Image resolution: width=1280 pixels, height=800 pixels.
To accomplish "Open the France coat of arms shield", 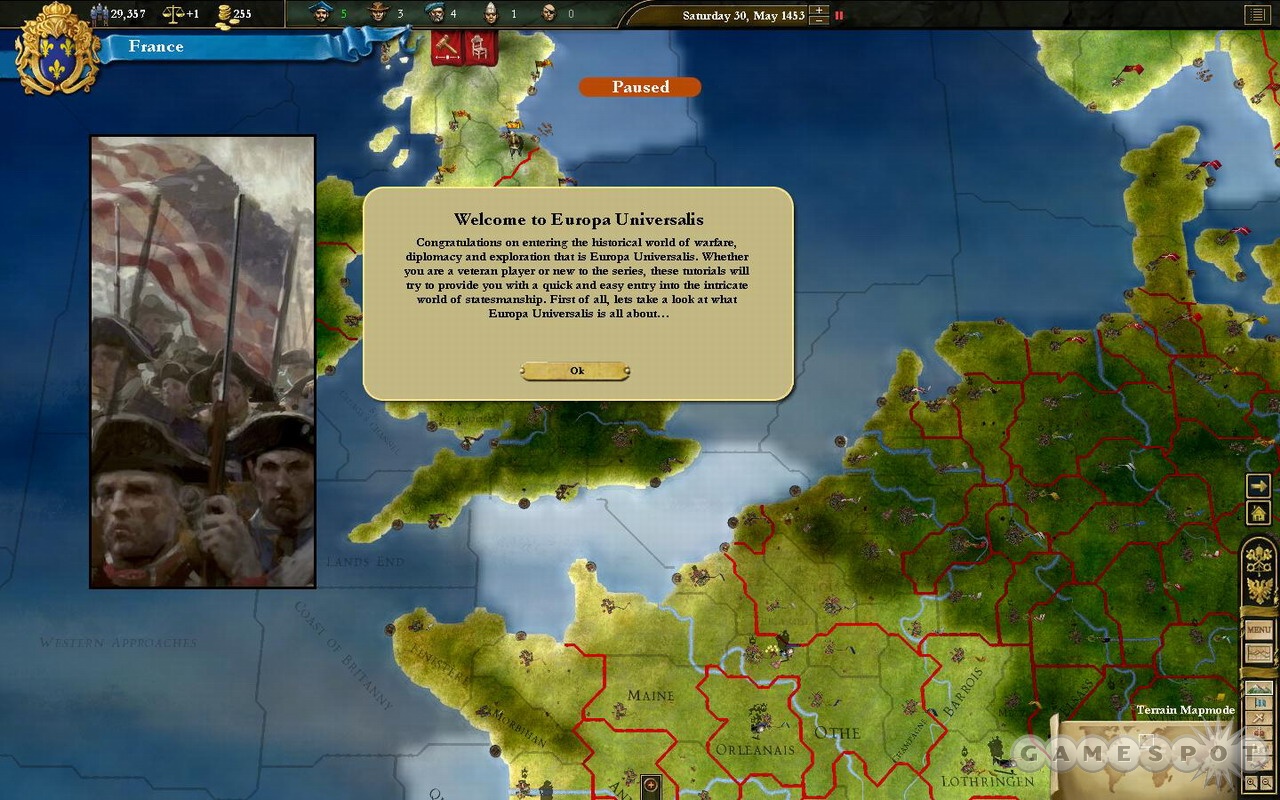I will (57, 50).
